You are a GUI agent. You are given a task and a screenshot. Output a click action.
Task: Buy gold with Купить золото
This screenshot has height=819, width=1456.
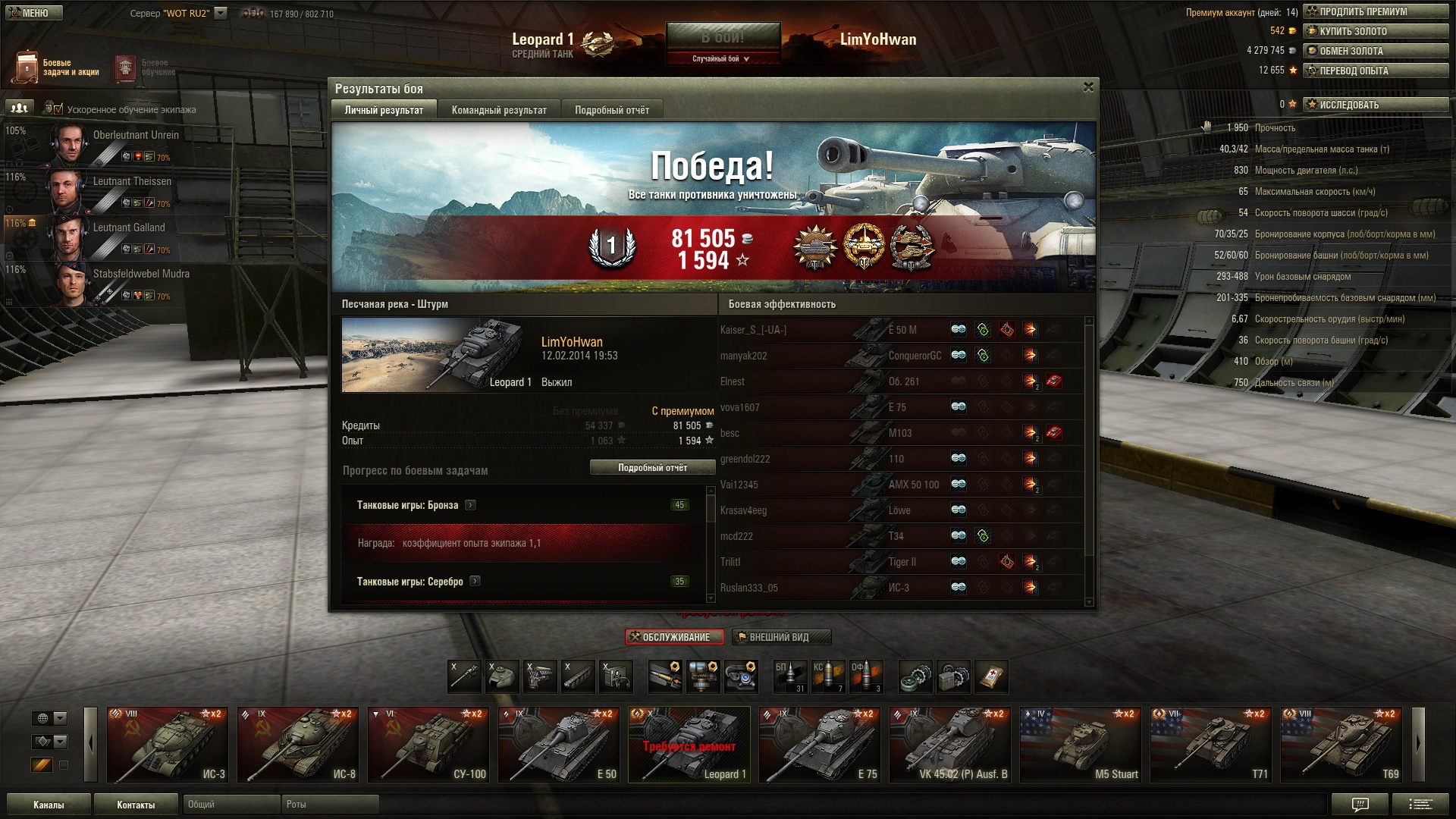point(1375,31)
